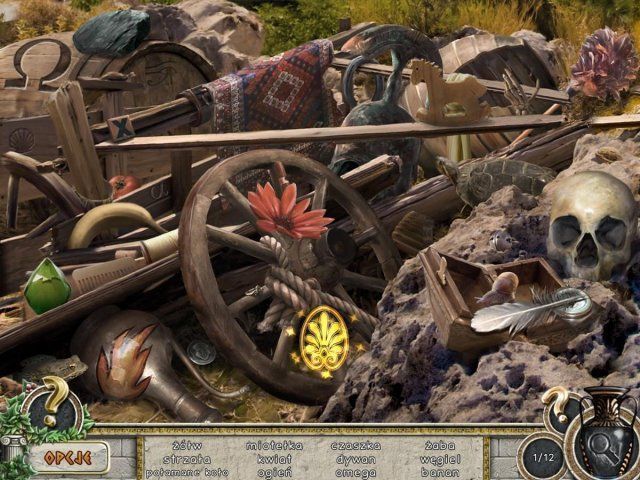Select the word 'węgiel' in the list
640x480 pixels.
click(441, 459)
